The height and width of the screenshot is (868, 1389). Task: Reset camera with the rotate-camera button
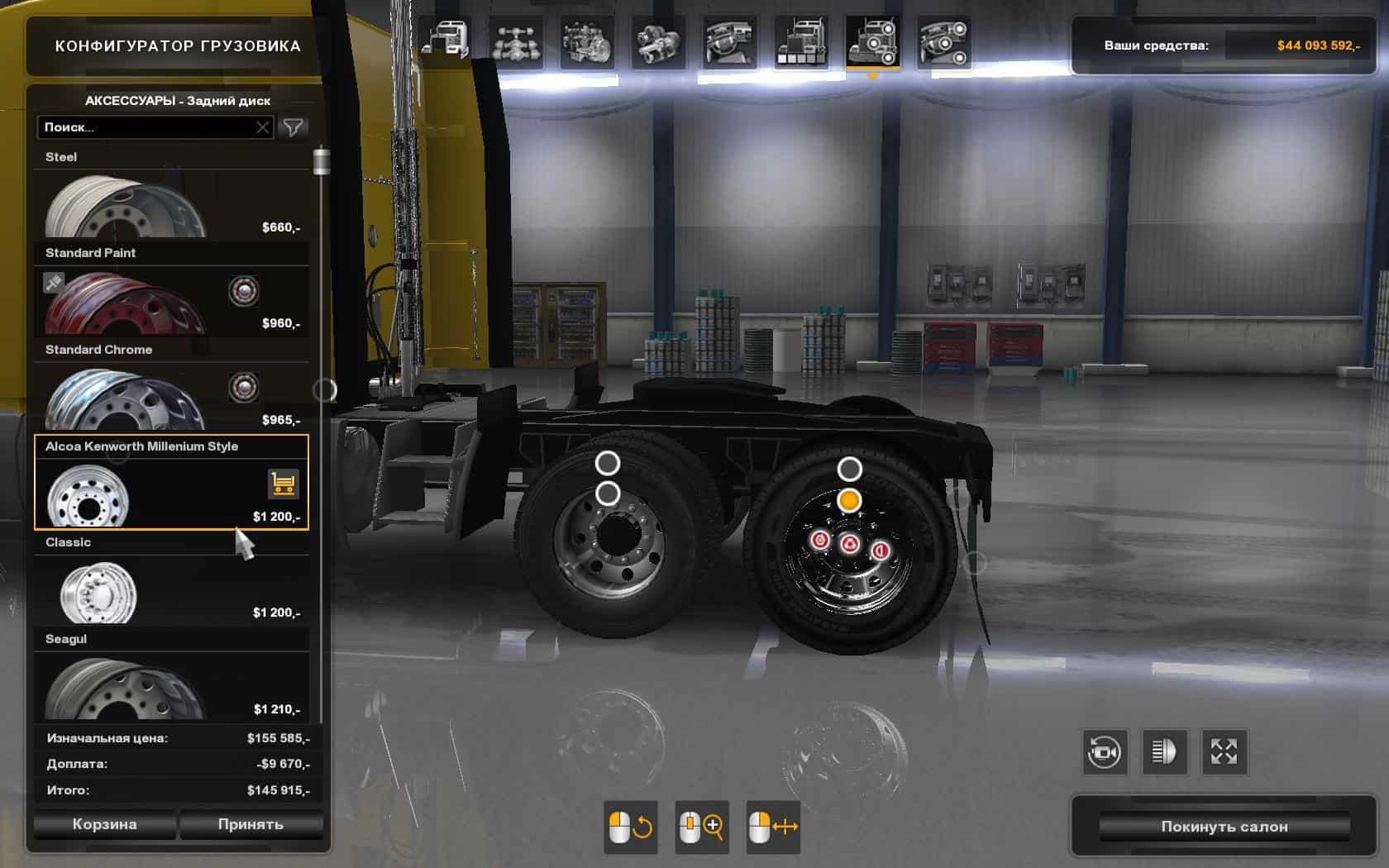1105,752
